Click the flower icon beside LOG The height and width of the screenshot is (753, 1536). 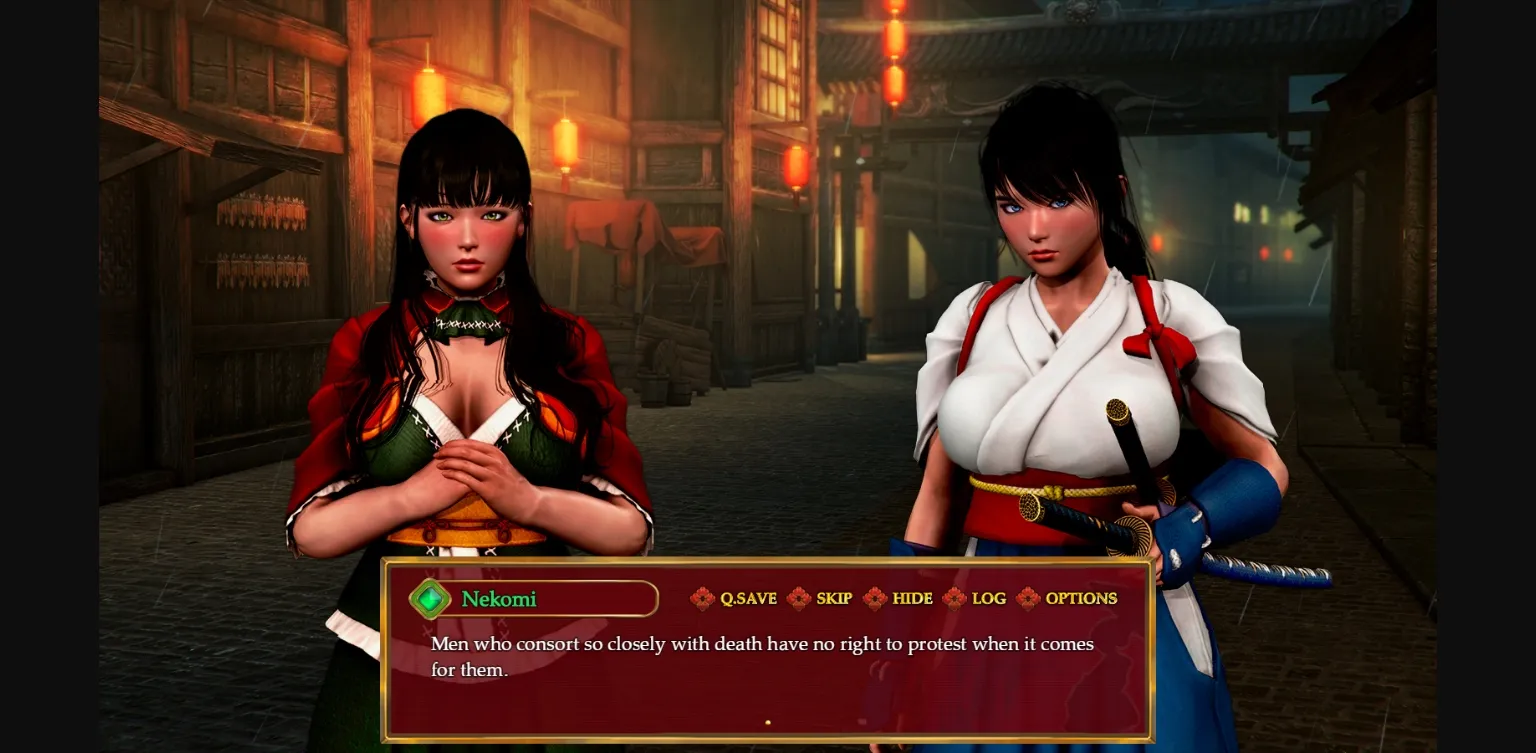tap(956, 598)
